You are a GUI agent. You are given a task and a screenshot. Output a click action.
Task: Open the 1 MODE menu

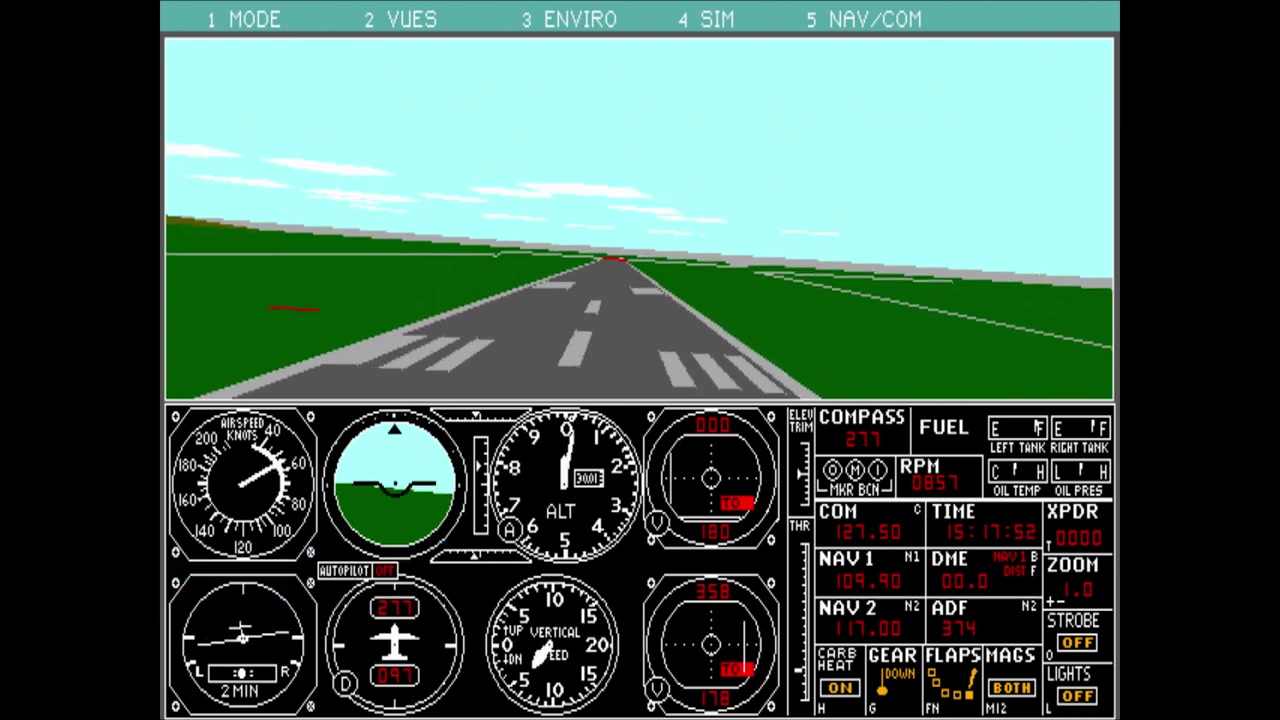244,19
